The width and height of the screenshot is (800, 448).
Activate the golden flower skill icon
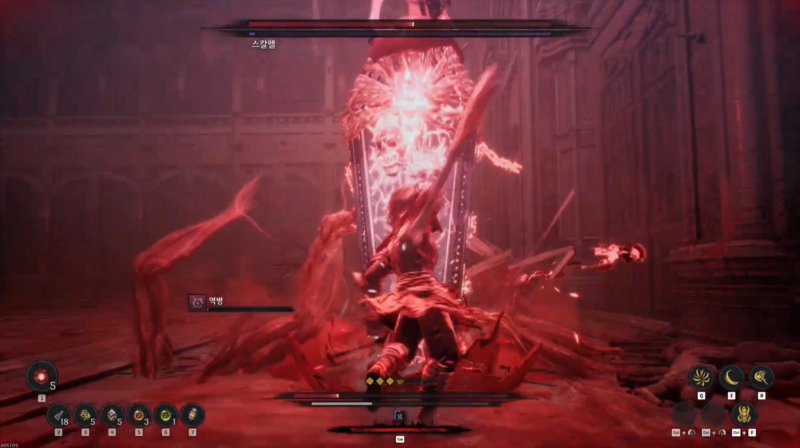pos(701,378)
